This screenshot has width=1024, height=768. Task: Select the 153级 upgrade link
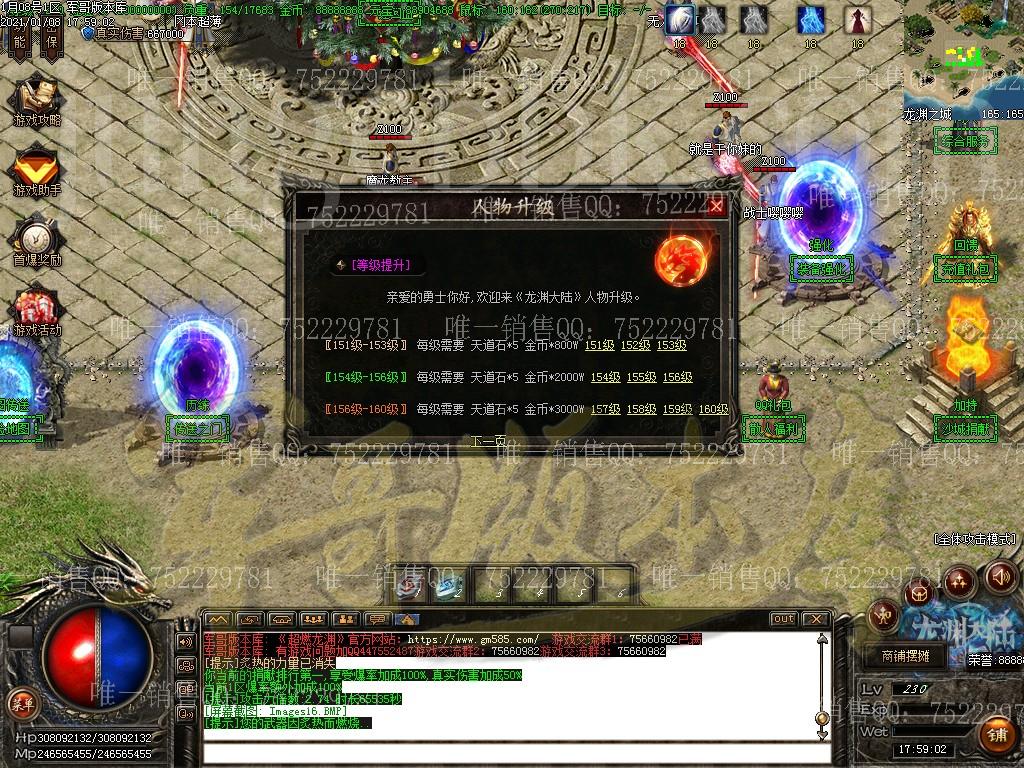coord(671,345)
